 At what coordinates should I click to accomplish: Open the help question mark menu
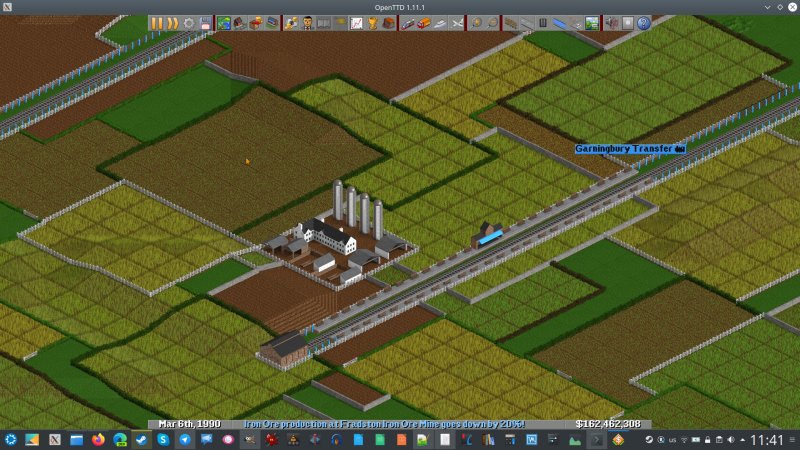[x=643, y=22]
